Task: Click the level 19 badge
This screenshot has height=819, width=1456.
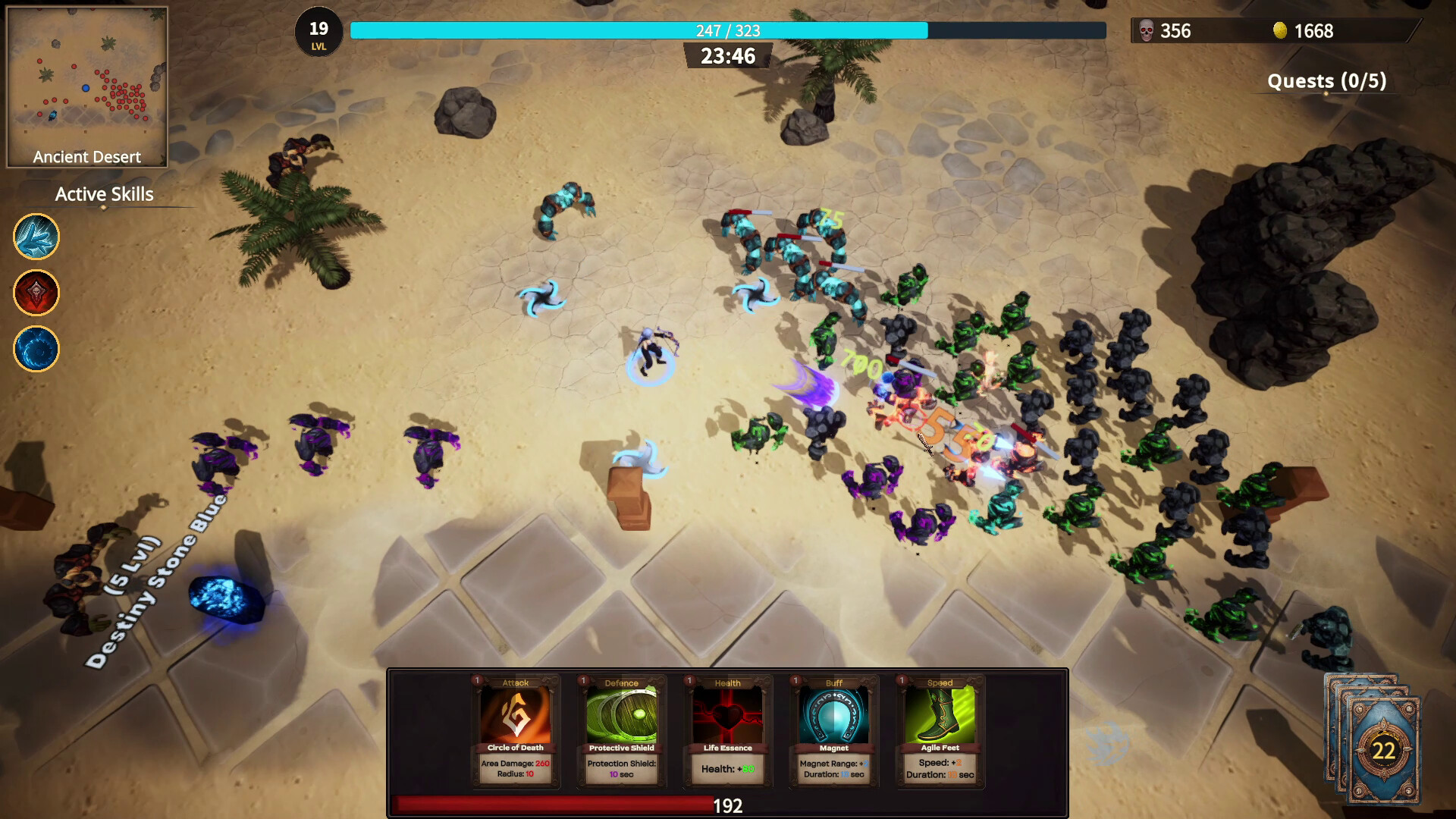Action: 319,33
